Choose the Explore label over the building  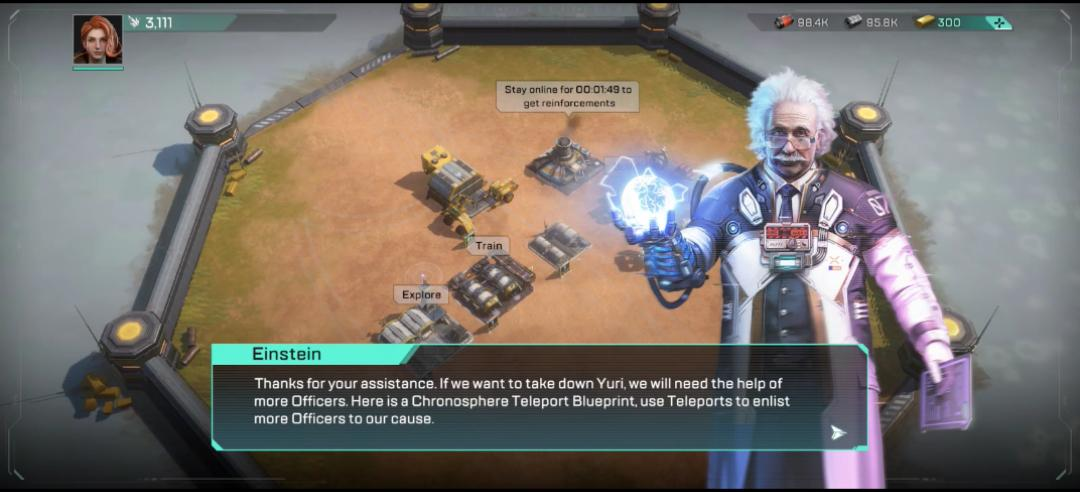click(421, 295)
